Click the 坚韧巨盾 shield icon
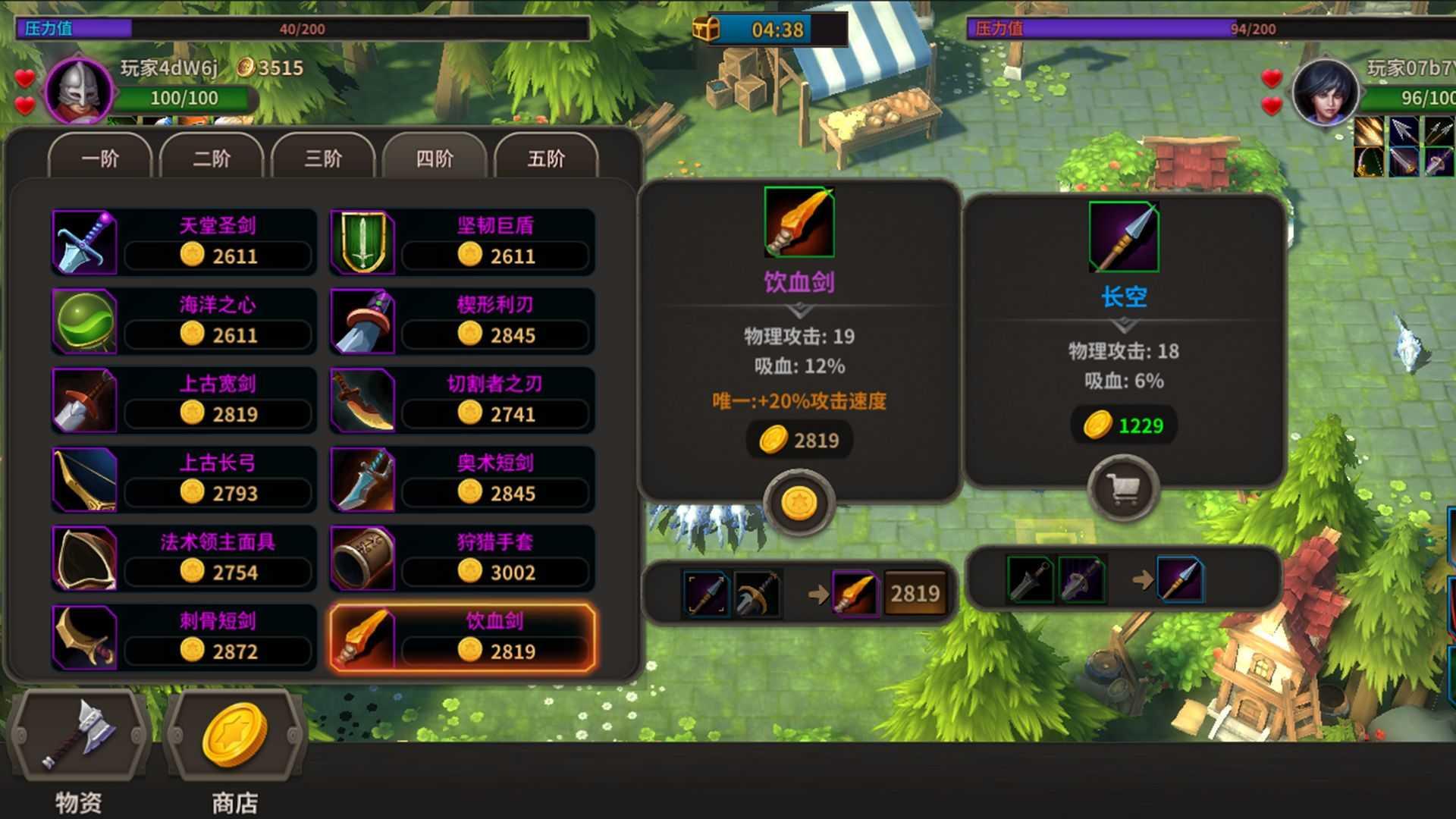Viewport: 1456px width, 819px height. point(362,241)
